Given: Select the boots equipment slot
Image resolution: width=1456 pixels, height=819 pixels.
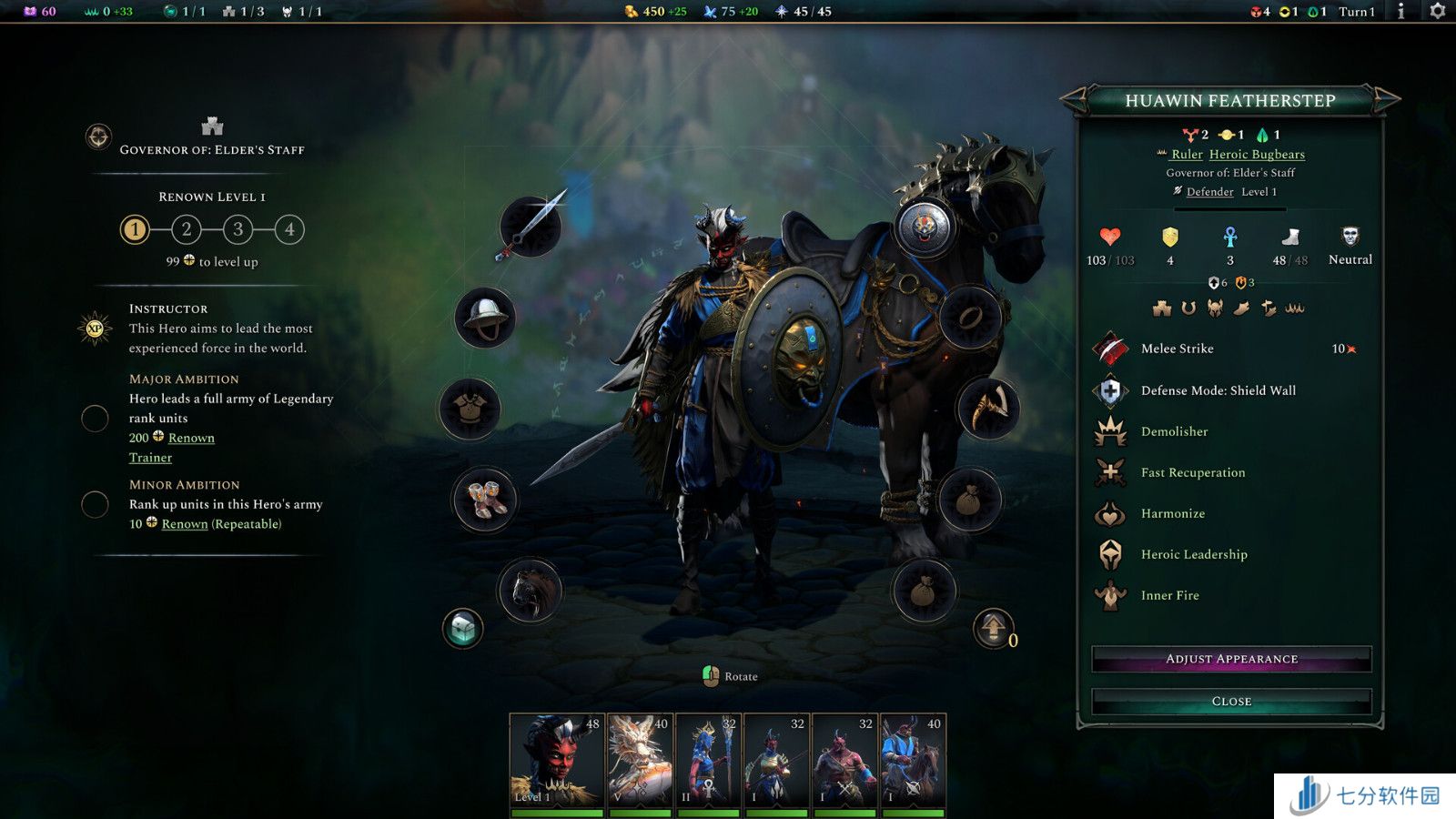Looking at the screenshot, I should 485,500.
